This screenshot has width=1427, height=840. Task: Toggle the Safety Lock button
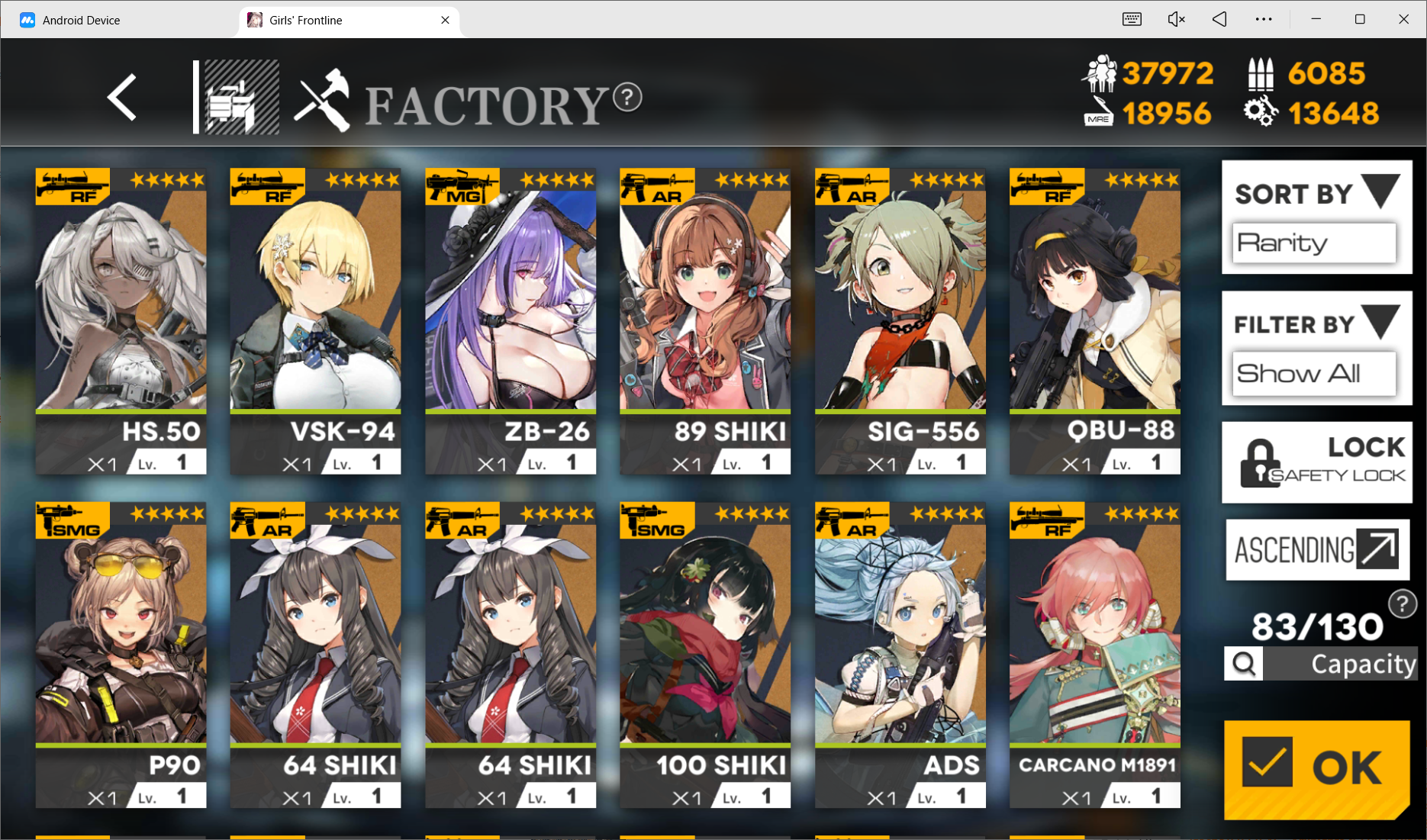click(1317, 462)
